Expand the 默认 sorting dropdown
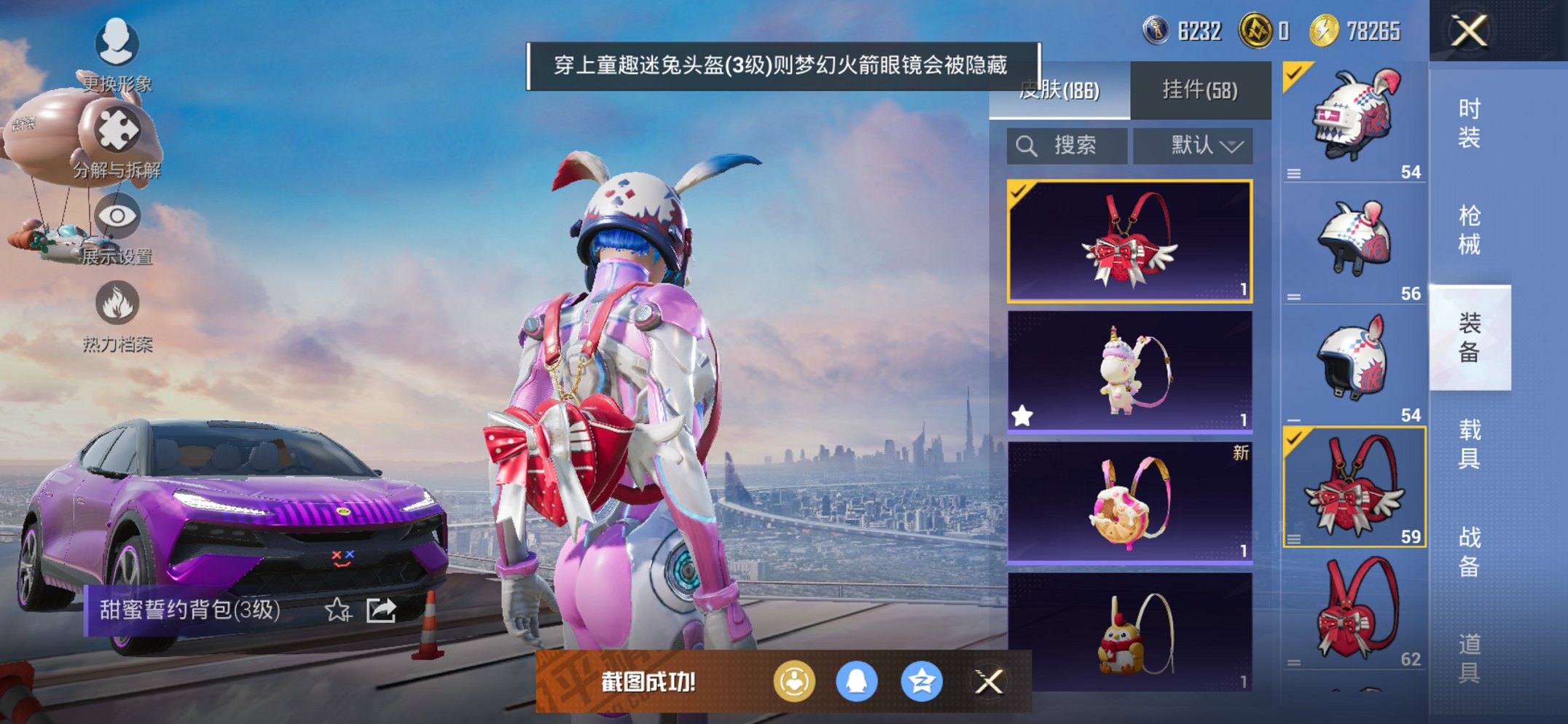 coord(1193,145)
